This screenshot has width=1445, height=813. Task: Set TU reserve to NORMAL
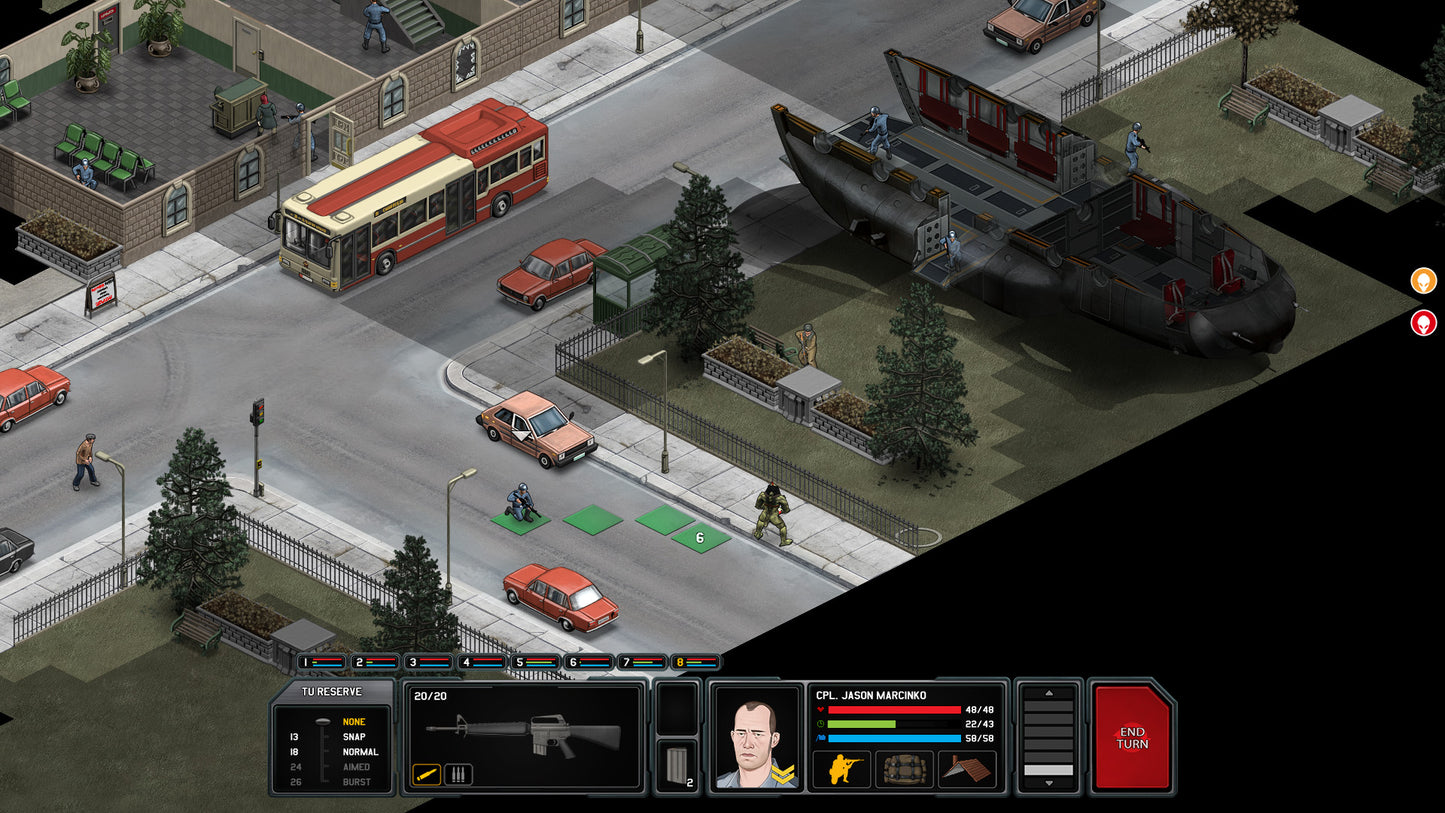point(360,751)
